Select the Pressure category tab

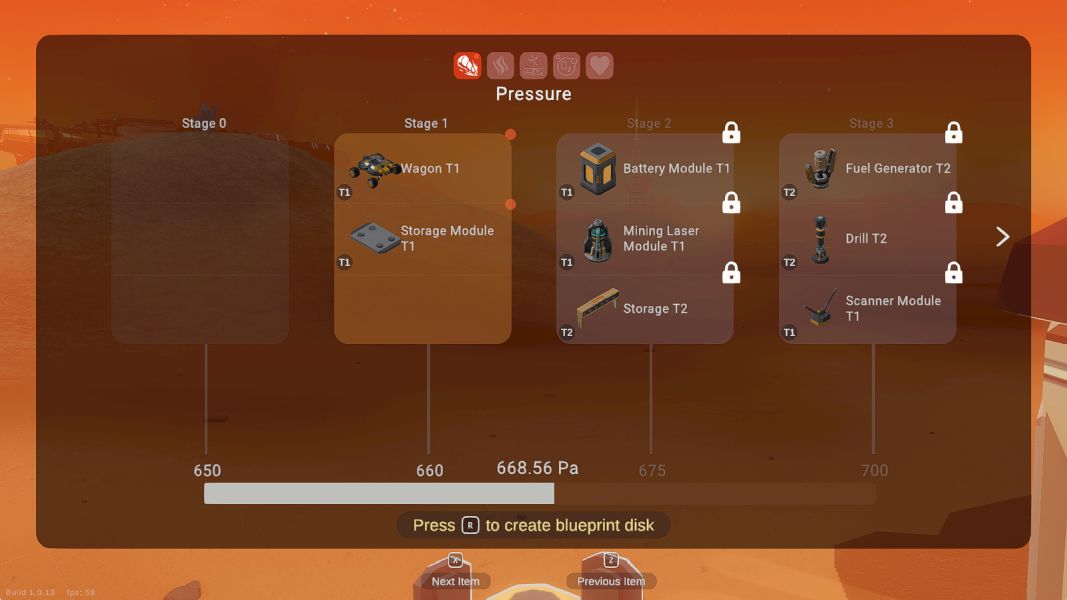(467, 66)
